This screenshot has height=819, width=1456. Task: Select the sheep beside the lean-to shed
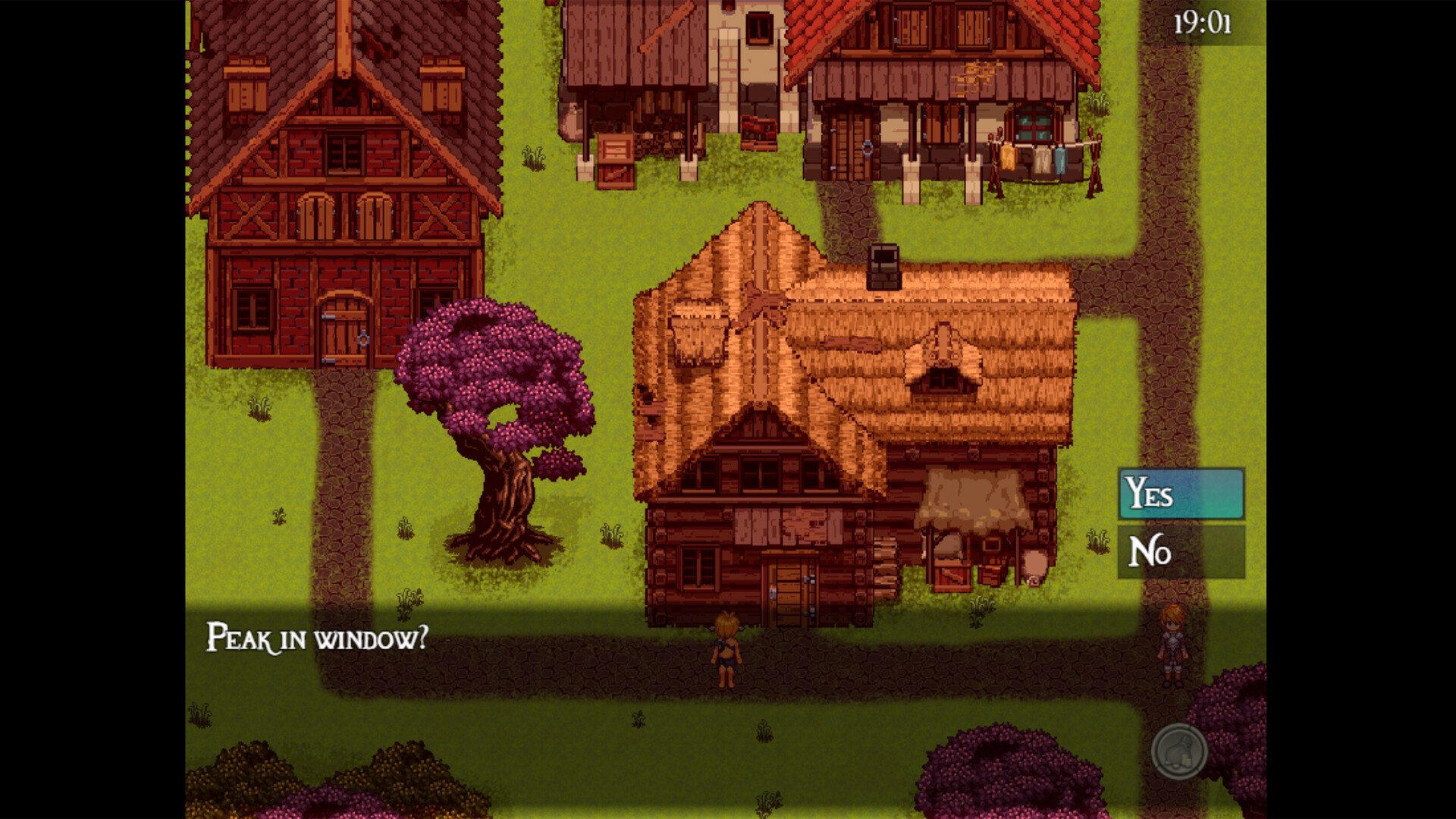coord(1034,563)
